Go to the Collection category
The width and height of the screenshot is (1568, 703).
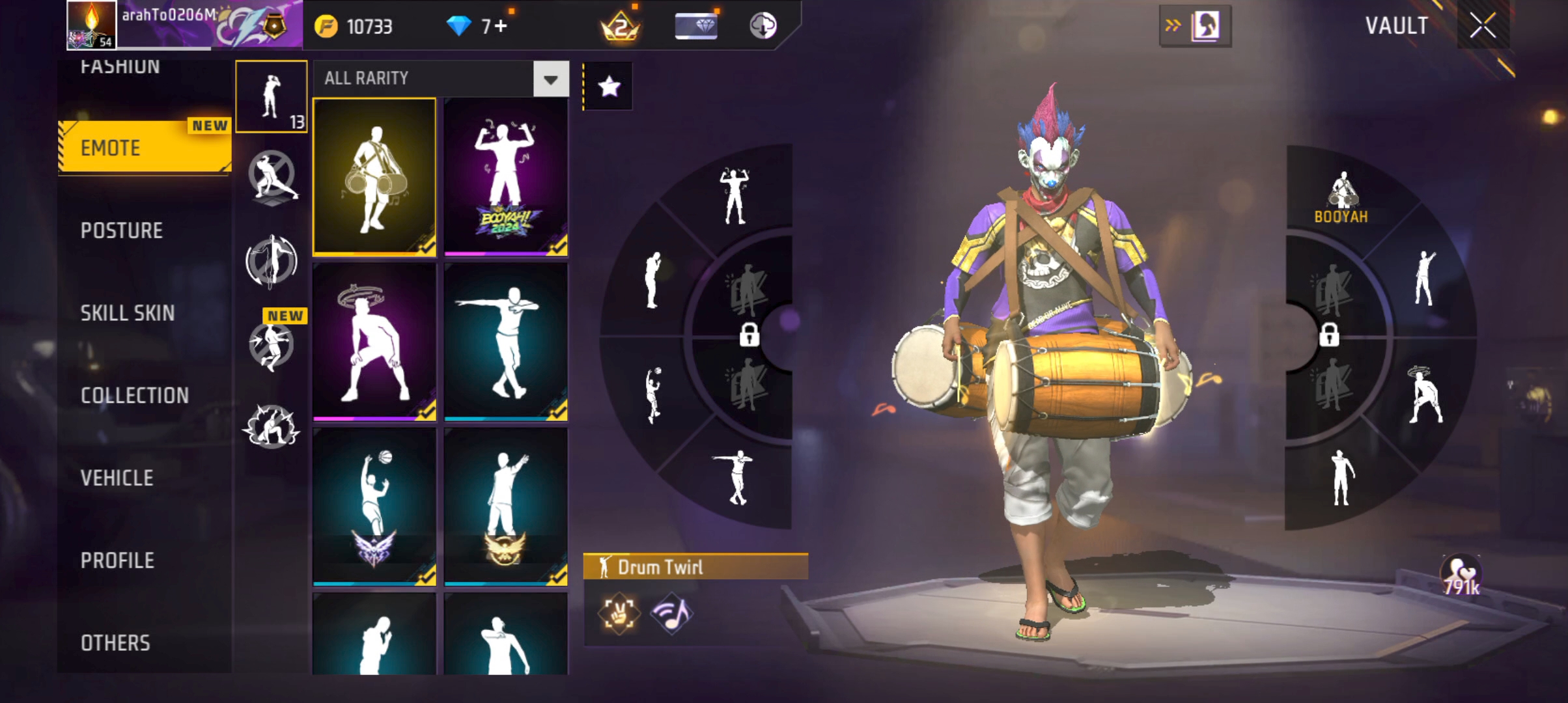[135, 395]
